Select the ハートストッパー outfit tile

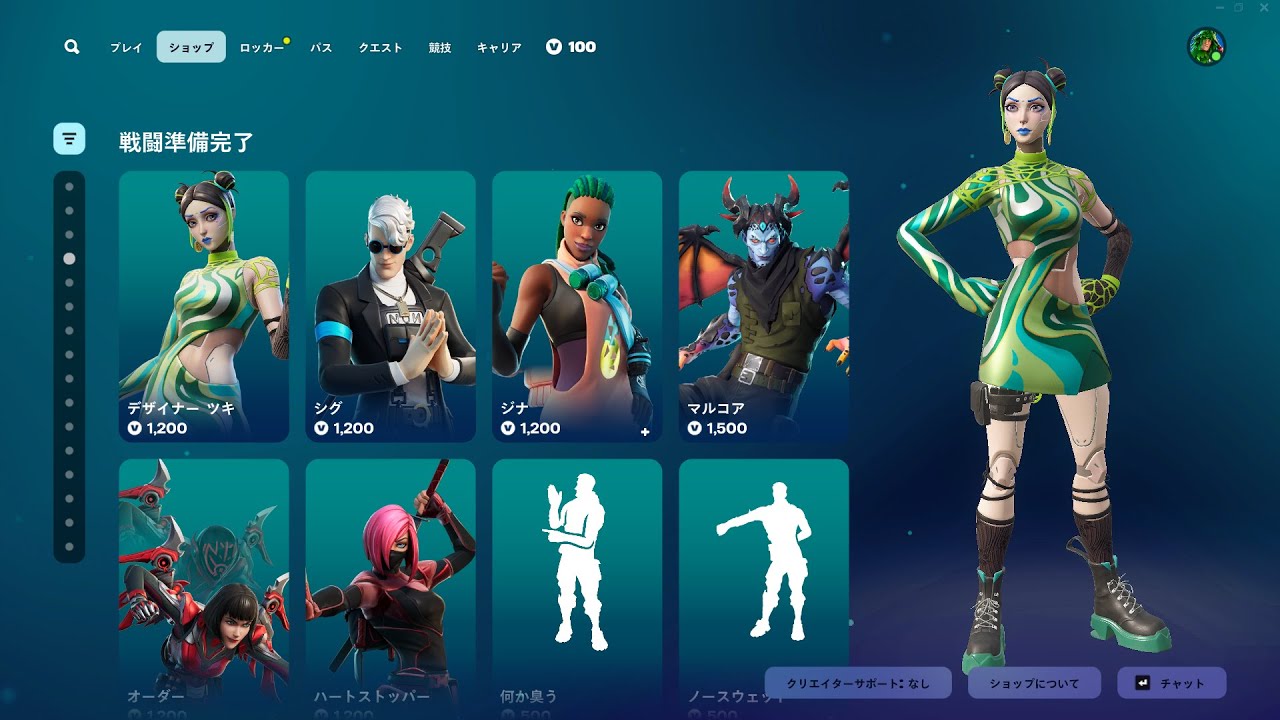390,580
